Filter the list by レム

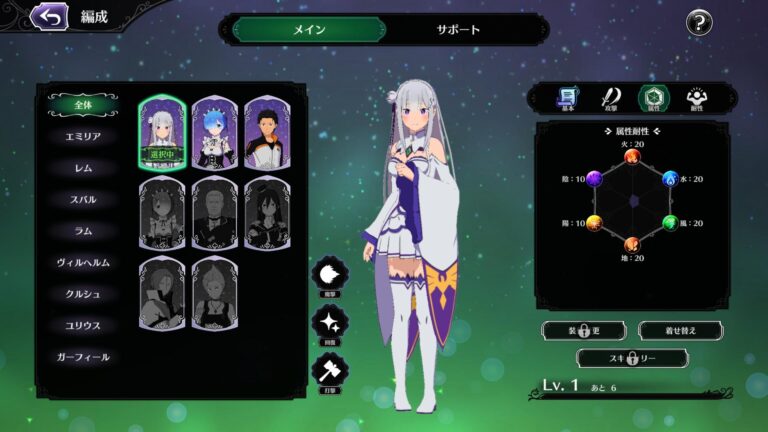pos(83,168)
